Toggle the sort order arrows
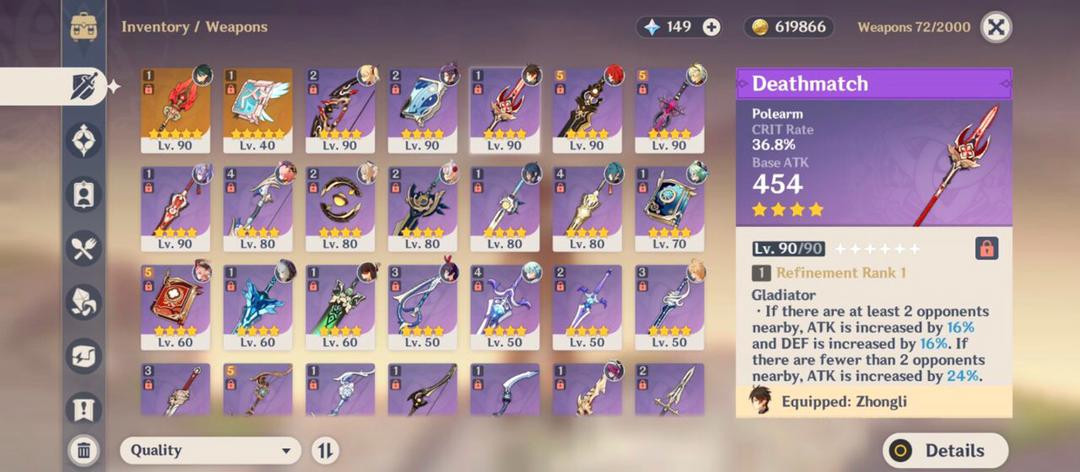The width and height of the screenshot is (1080, 472). coord(324,450)
